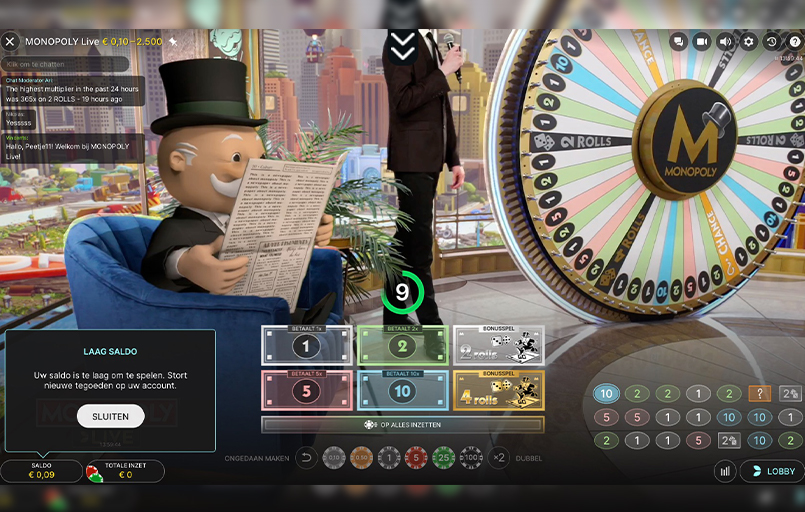Bet on the green 2 card
The width and height of the screenshot is (805, 512).
coord(402,346)
